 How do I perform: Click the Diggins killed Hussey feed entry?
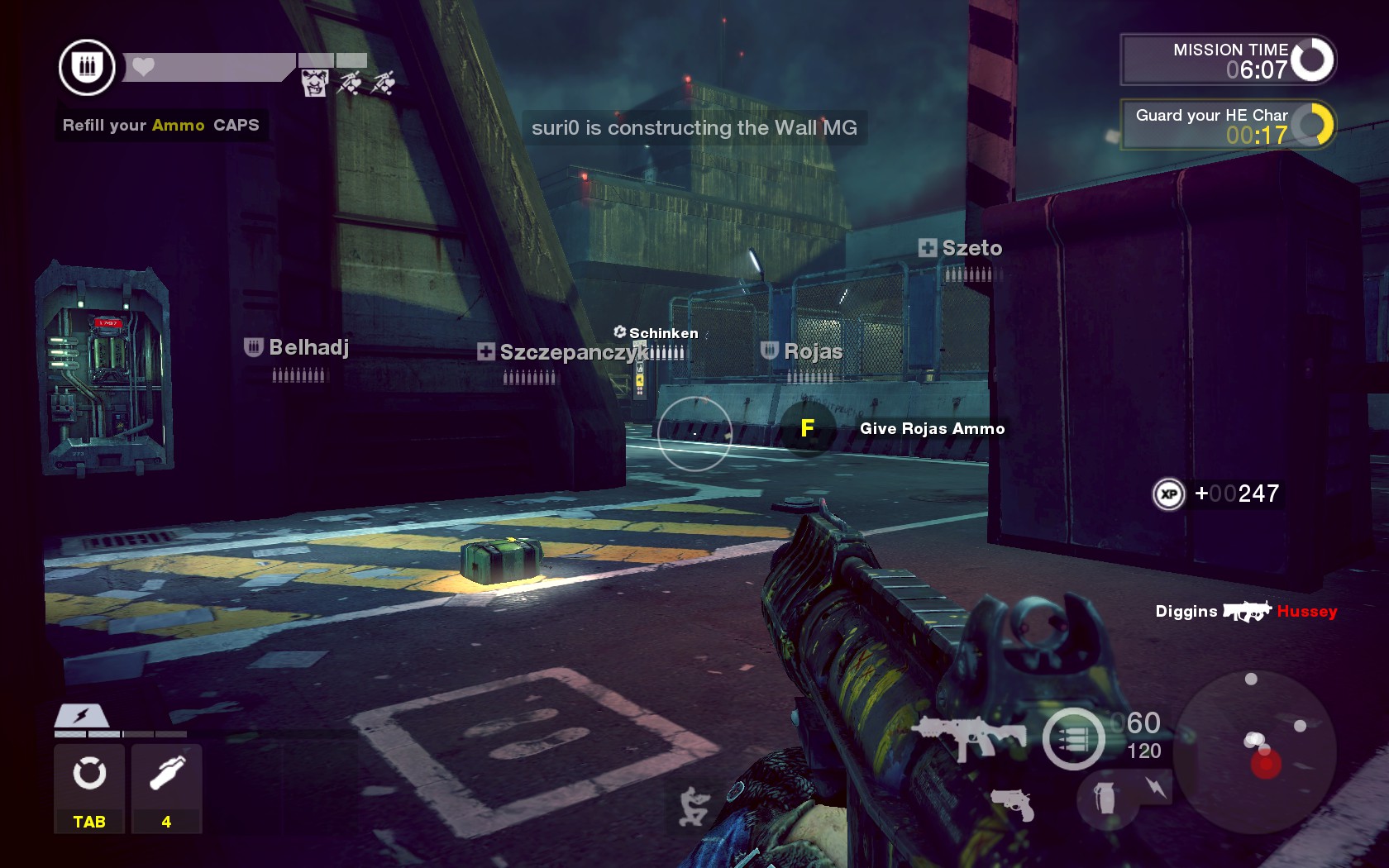[x=1245, y=612]
